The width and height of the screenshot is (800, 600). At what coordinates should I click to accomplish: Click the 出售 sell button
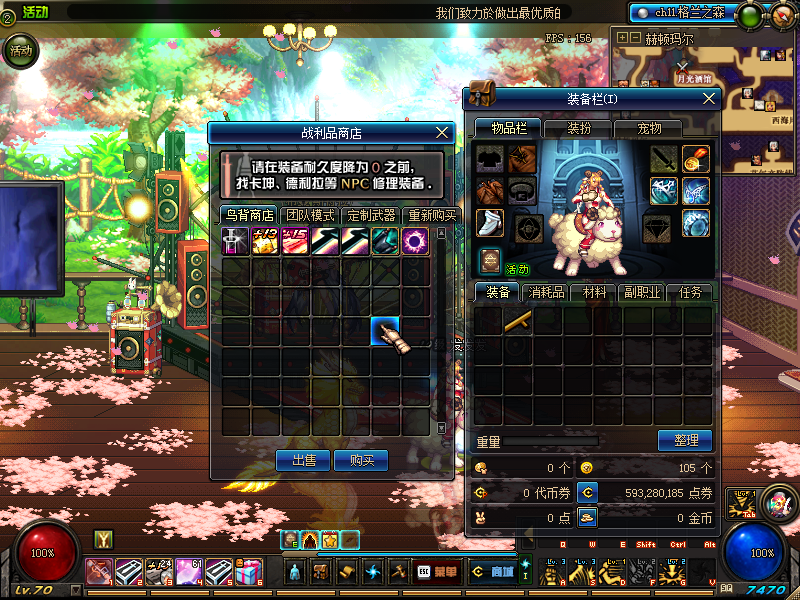point(303,460)
